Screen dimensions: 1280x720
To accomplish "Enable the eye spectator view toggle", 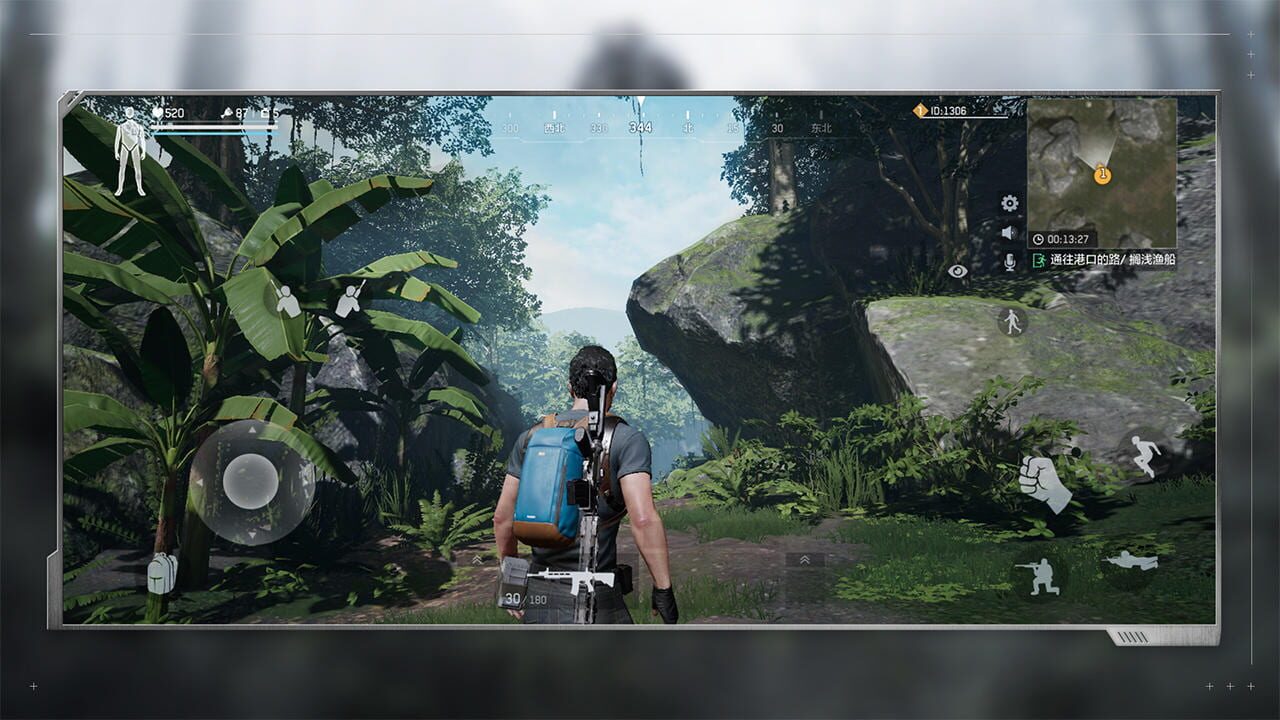I will 957,272.
